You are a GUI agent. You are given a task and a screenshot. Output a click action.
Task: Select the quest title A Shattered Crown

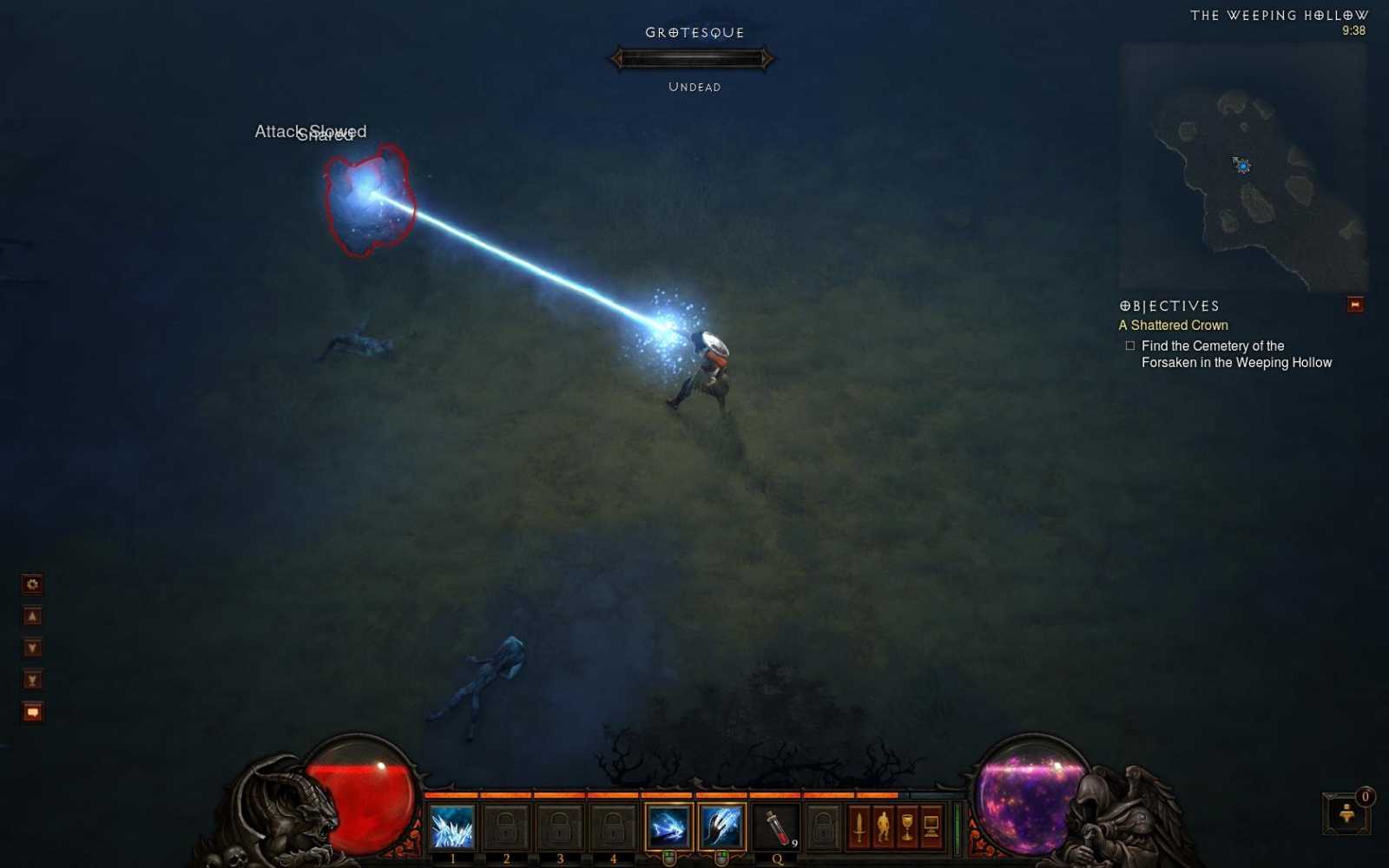click(x=1173, y=325)
